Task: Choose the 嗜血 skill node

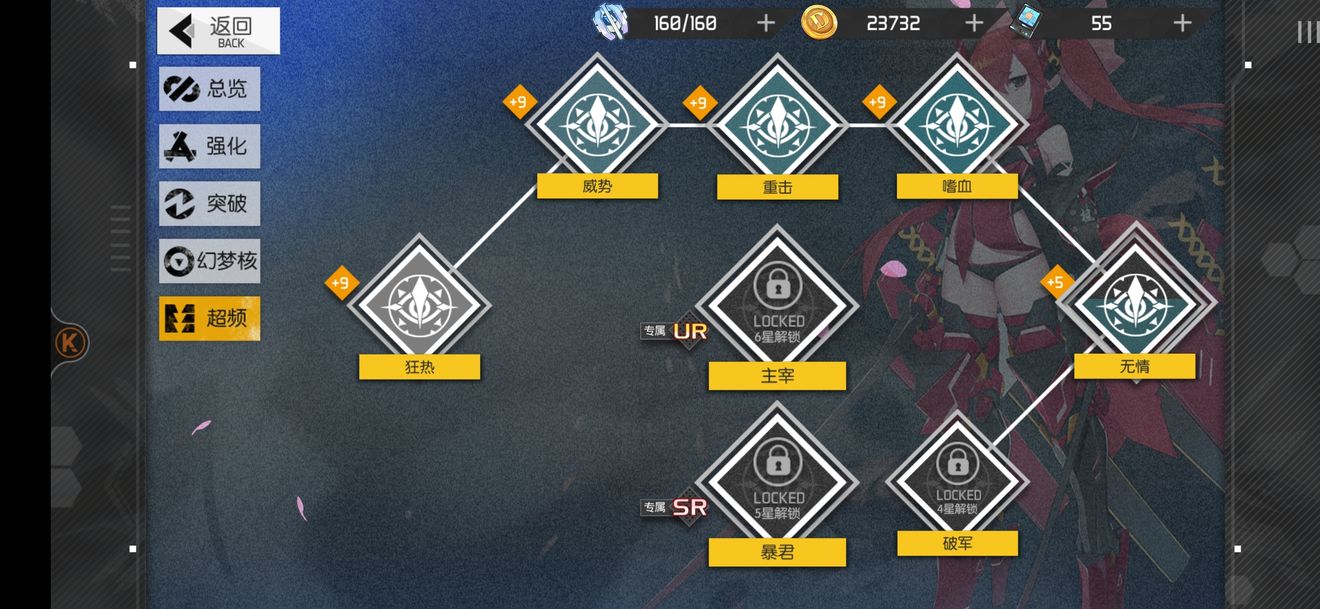Action: coord(957,124)
